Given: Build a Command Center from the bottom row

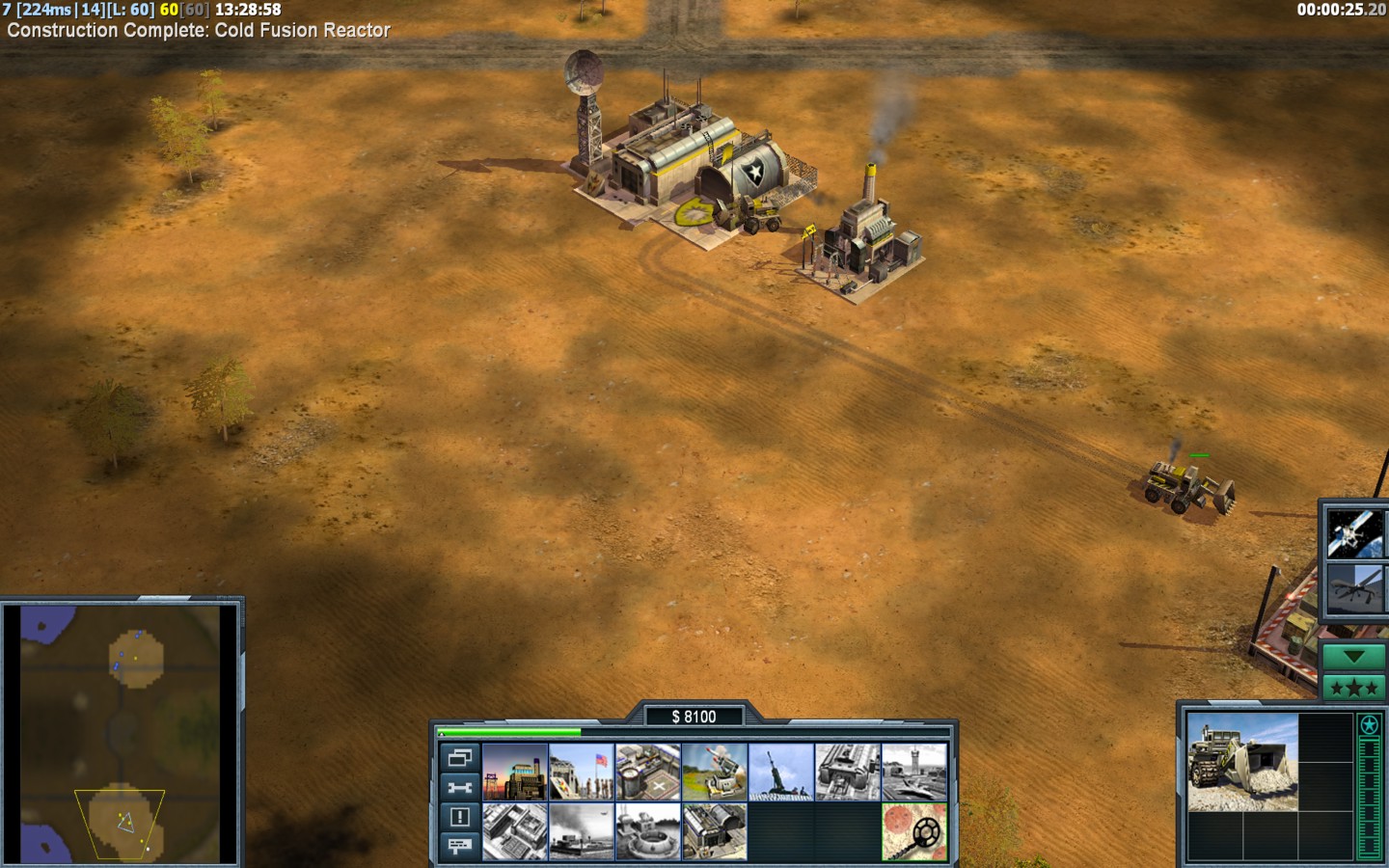Looking at the screenshot, I should pos(715,831).
